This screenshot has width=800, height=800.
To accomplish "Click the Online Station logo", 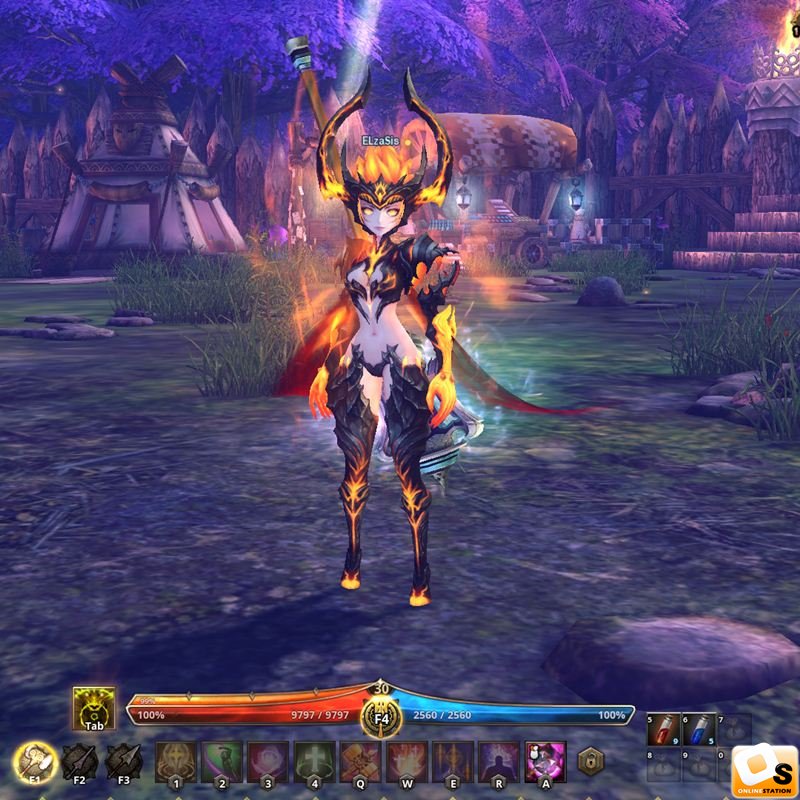I will click(764, 771).
